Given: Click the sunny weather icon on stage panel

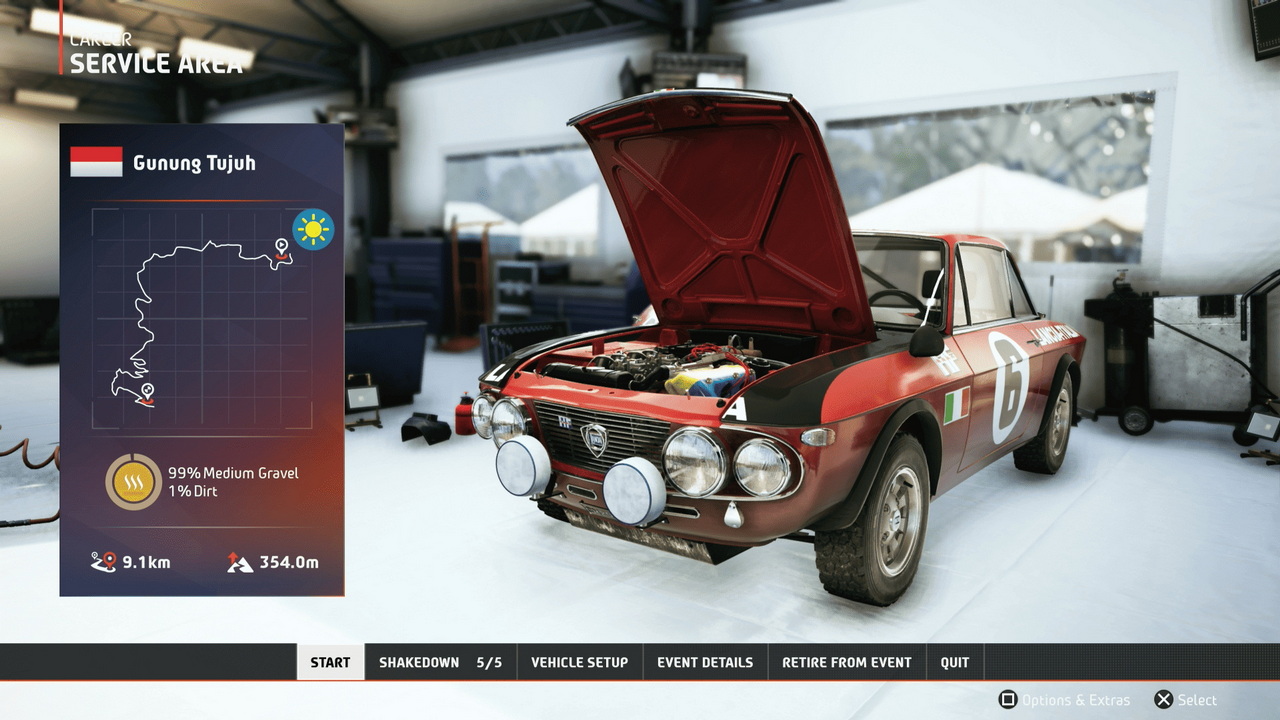Looking at the screenshot, I should click(312, 229).
